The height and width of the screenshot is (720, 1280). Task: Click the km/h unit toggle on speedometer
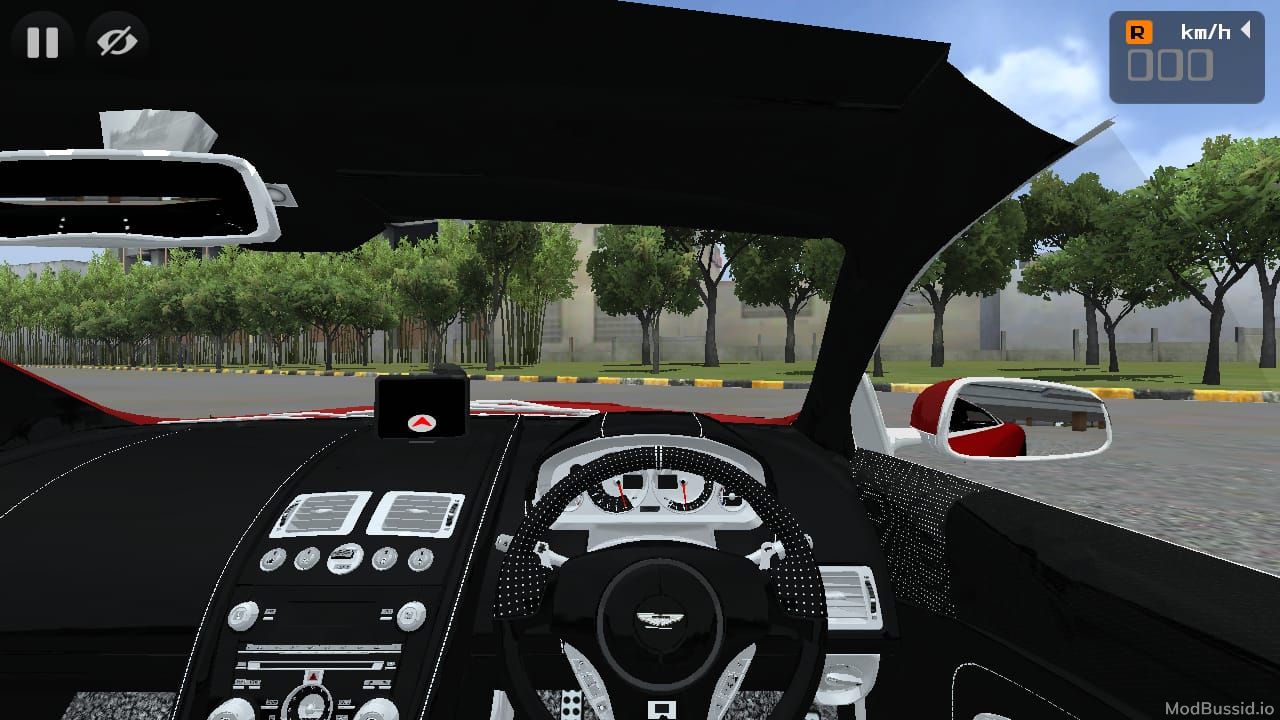point(1206,31)
